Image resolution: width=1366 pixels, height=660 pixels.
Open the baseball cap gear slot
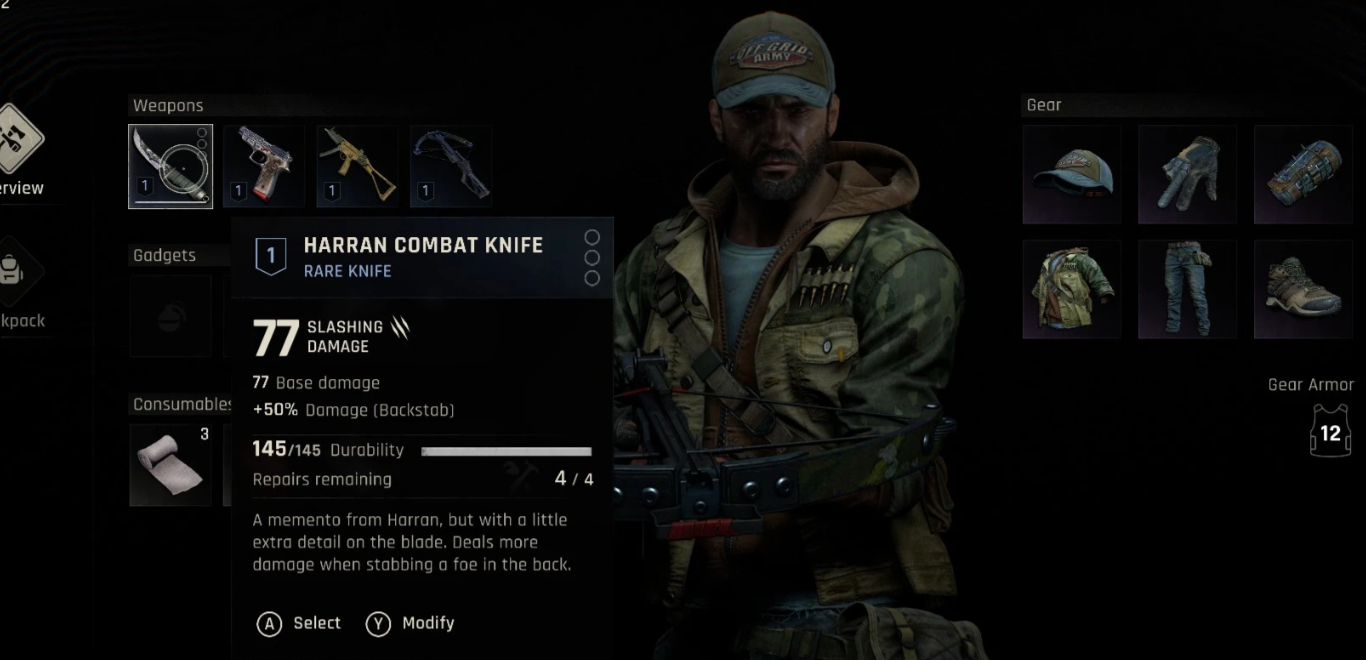pyautogui.click(x=1072, y=174)
